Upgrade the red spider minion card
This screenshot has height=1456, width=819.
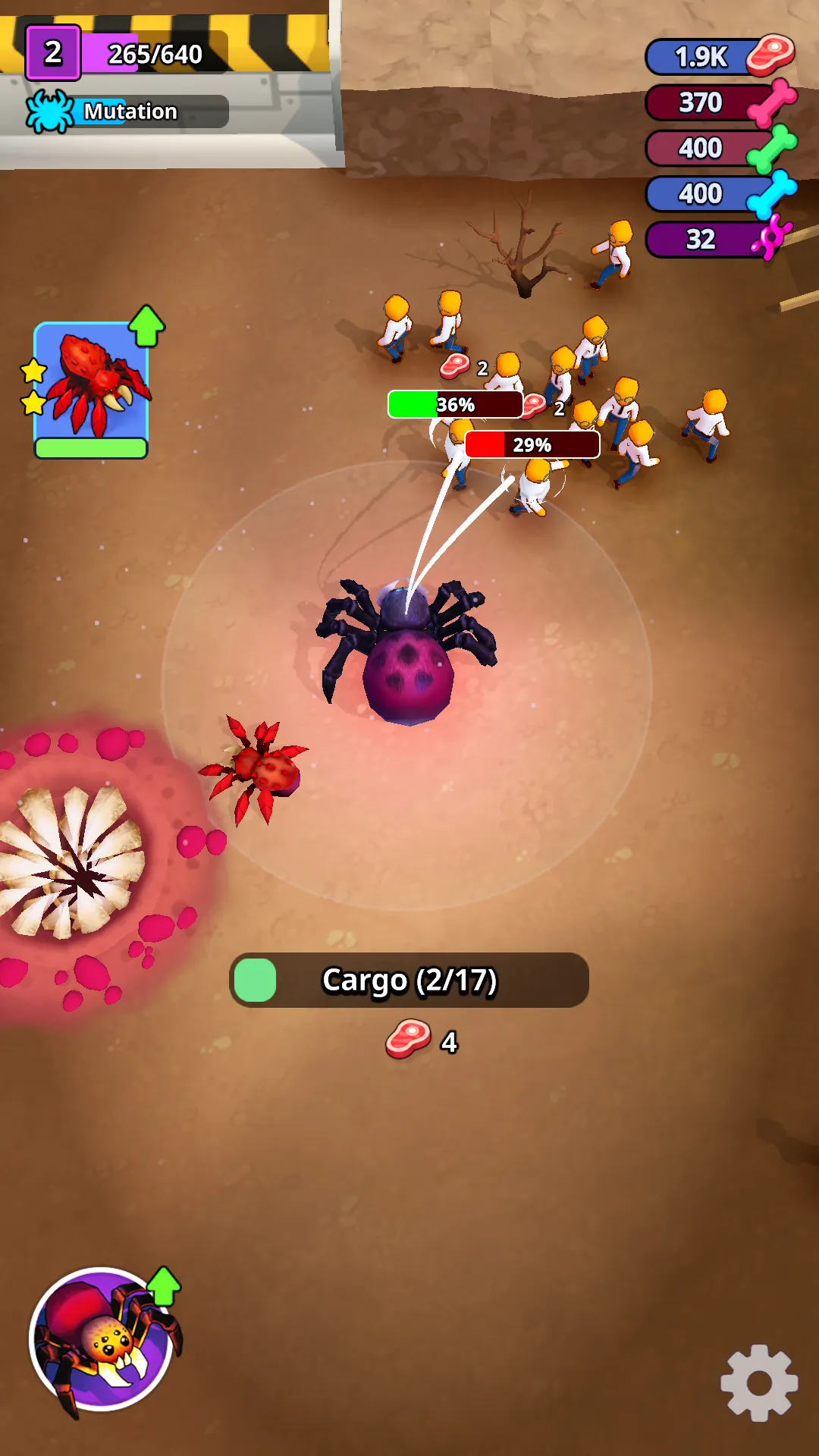coord(91,388)
